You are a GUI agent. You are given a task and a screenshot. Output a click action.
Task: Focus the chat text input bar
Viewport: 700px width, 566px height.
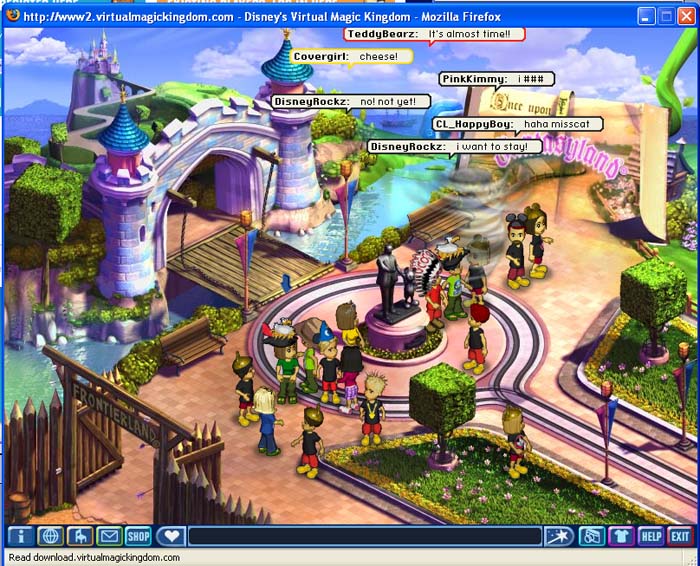coord(365,536)
